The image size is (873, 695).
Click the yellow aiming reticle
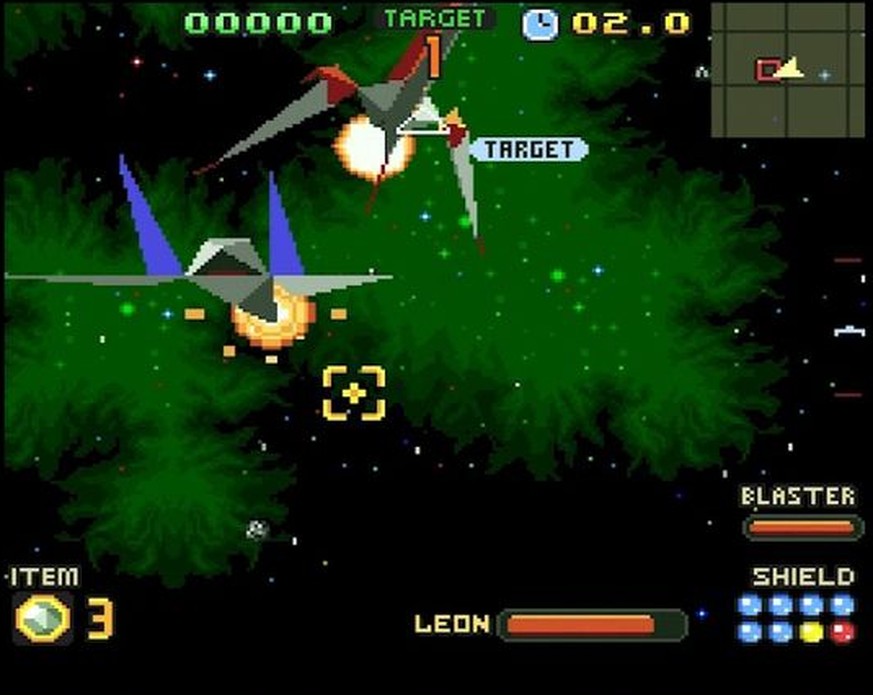(354, 393)
